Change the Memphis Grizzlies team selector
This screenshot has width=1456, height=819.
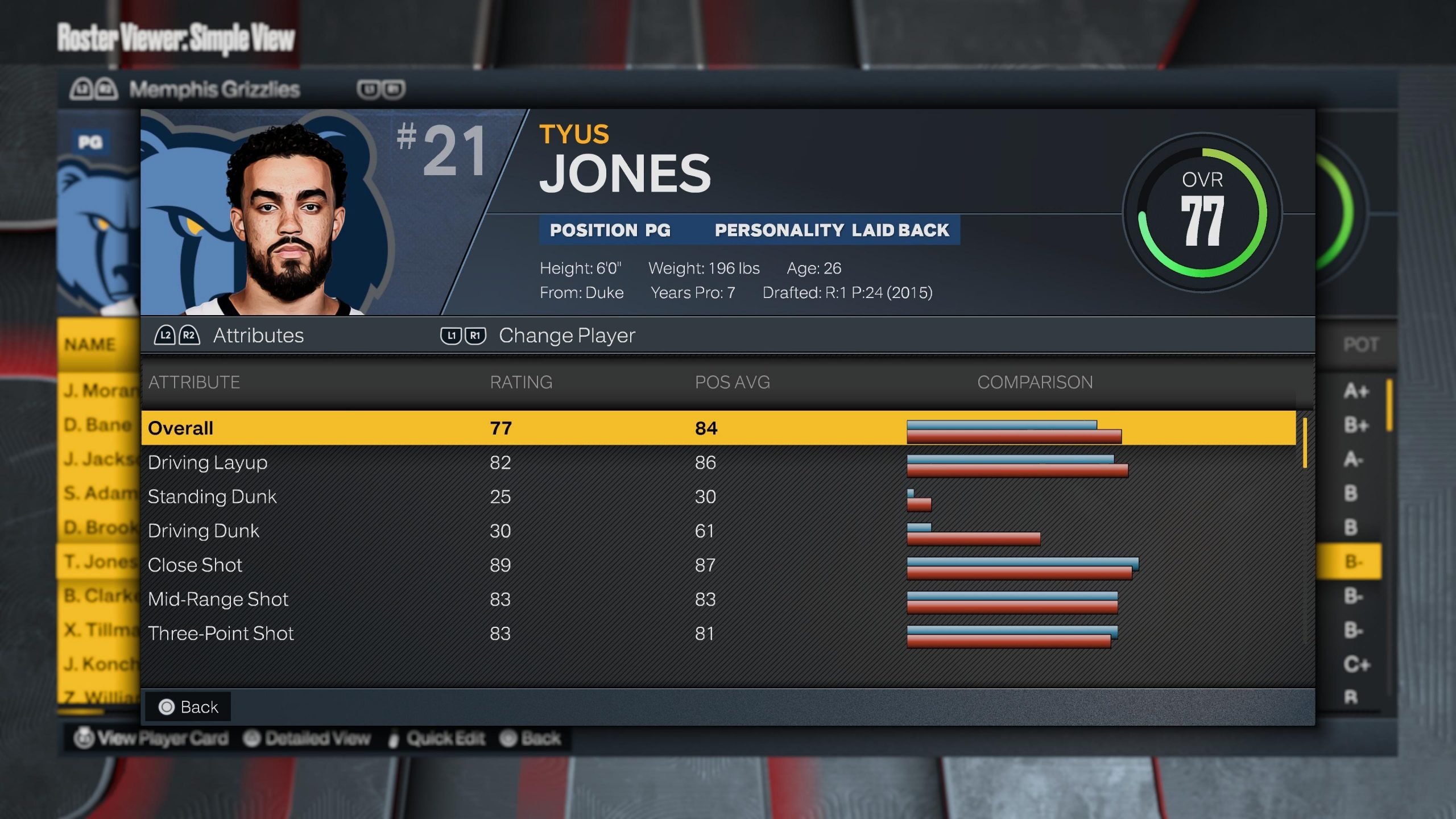pos(214,89)
